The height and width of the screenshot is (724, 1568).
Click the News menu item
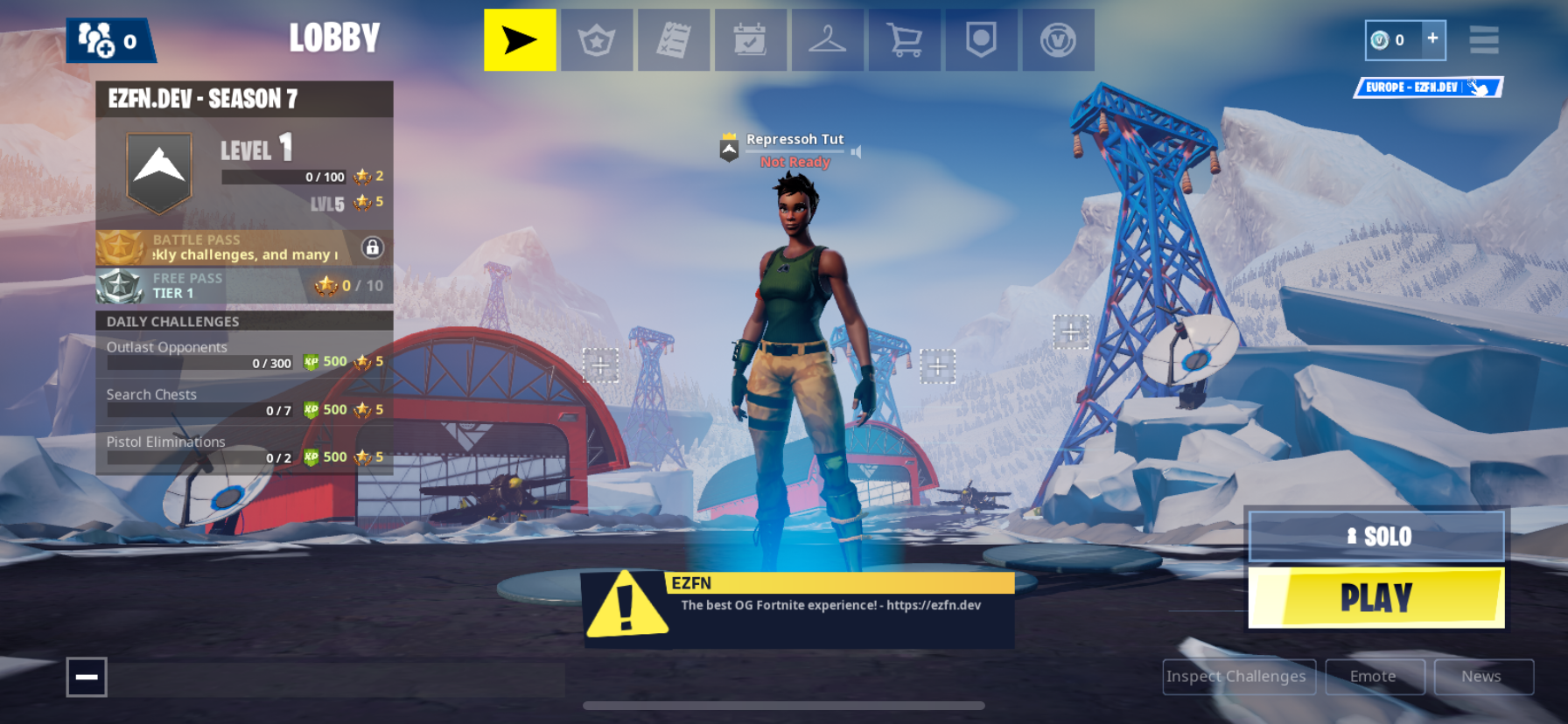point(1482,676)
